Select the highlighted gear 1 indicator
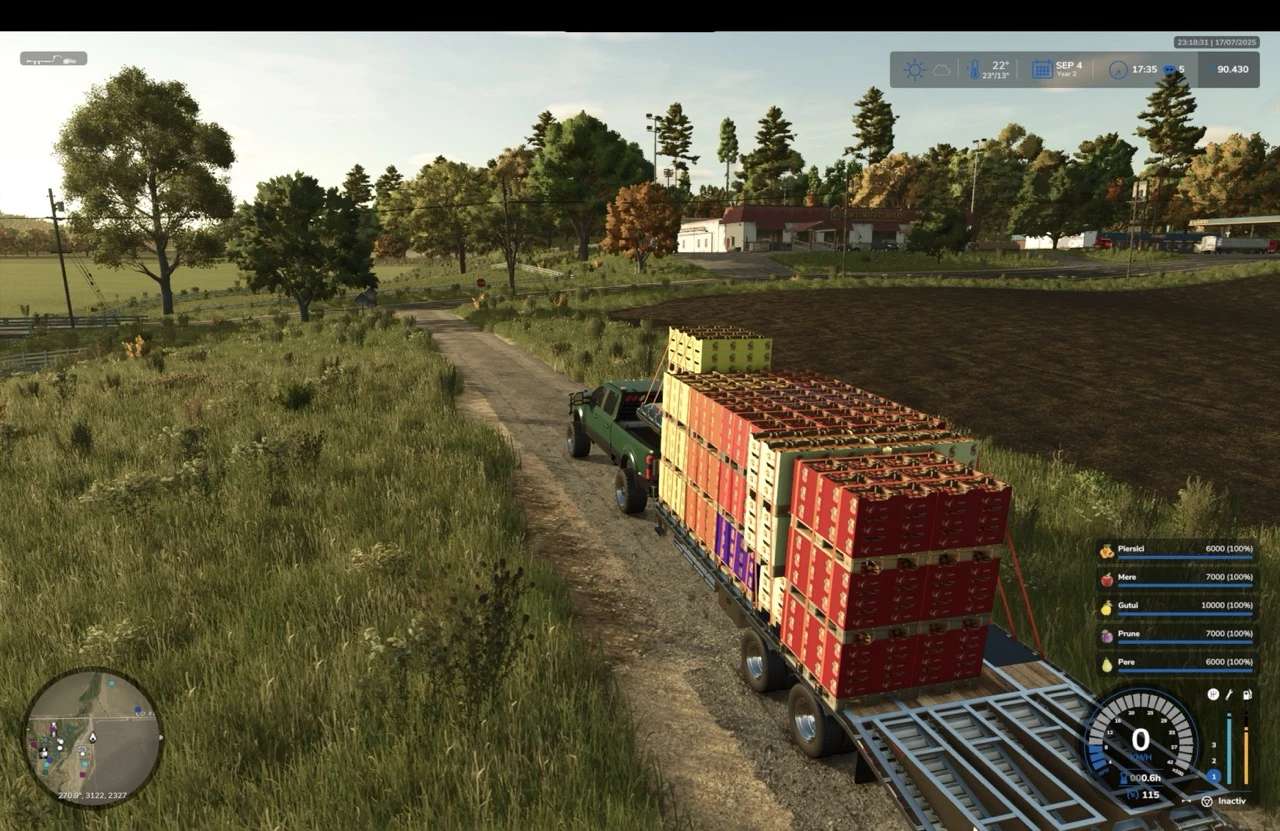The height and width of the screenshot is (831, 1280). point(1214,776)
